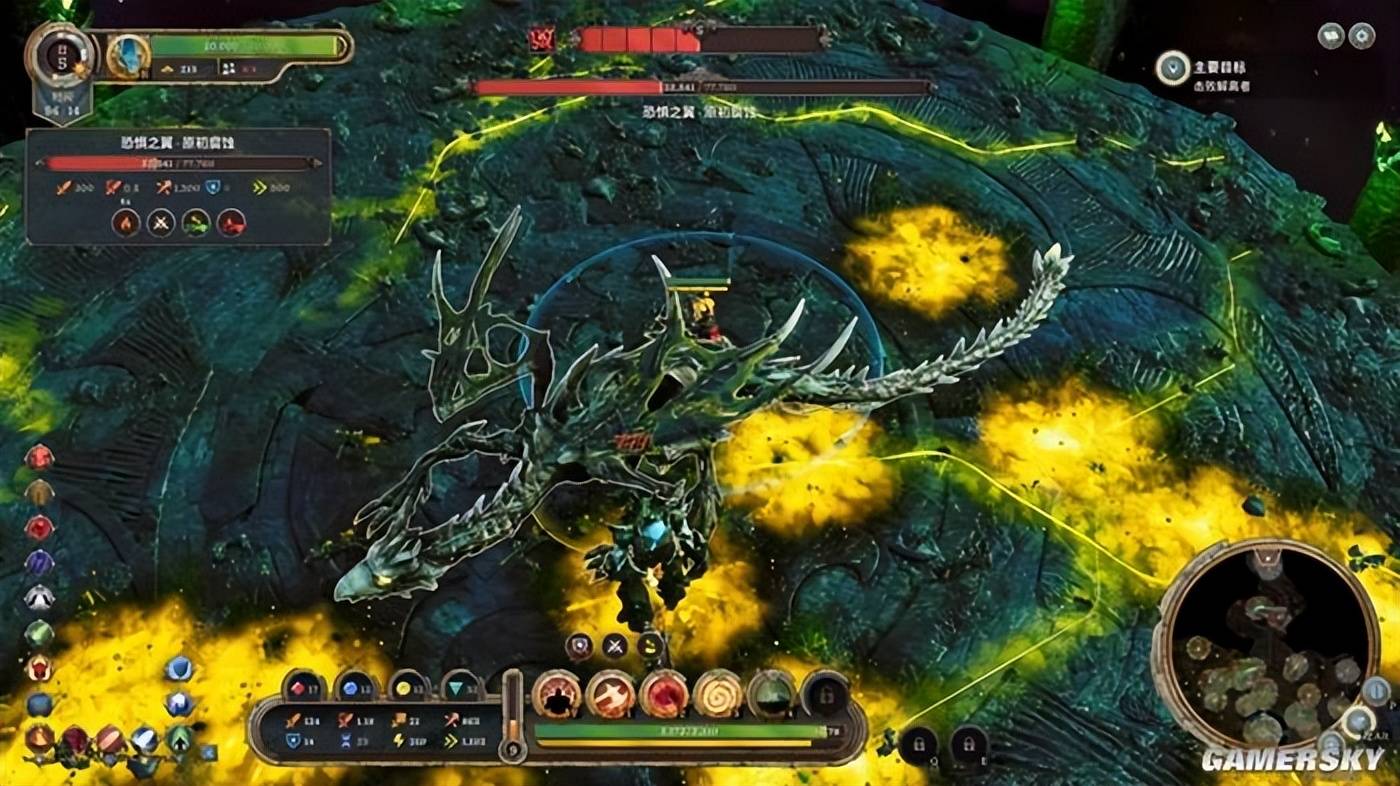
Task: Activate the red orb skill
Action: click(x=664, y=693)
